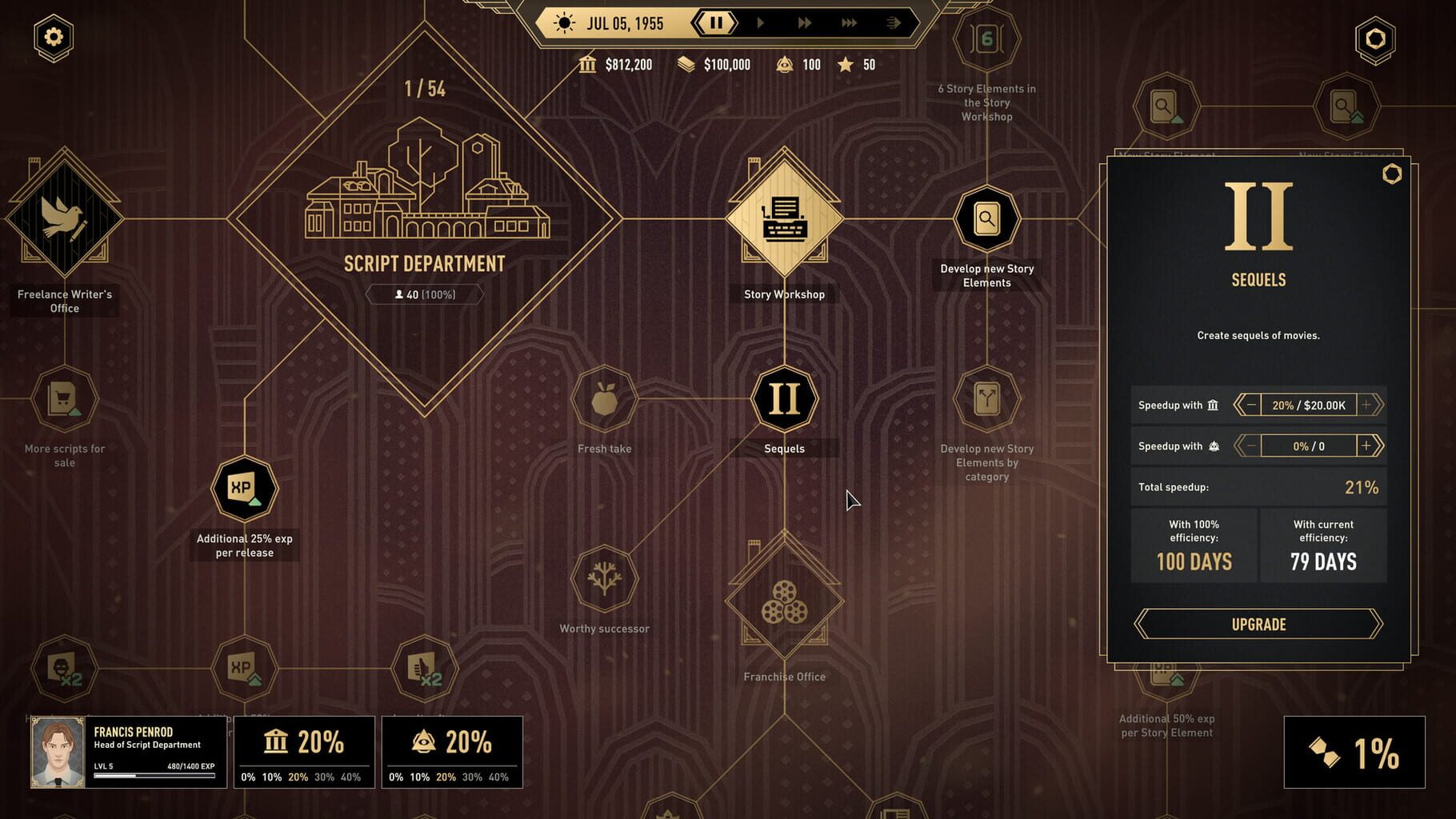This screenshot has width=1456, height=819.
Task: Decrease influence speedup with the minus control
Action: pyautogui.click(x=1250, y=445)
